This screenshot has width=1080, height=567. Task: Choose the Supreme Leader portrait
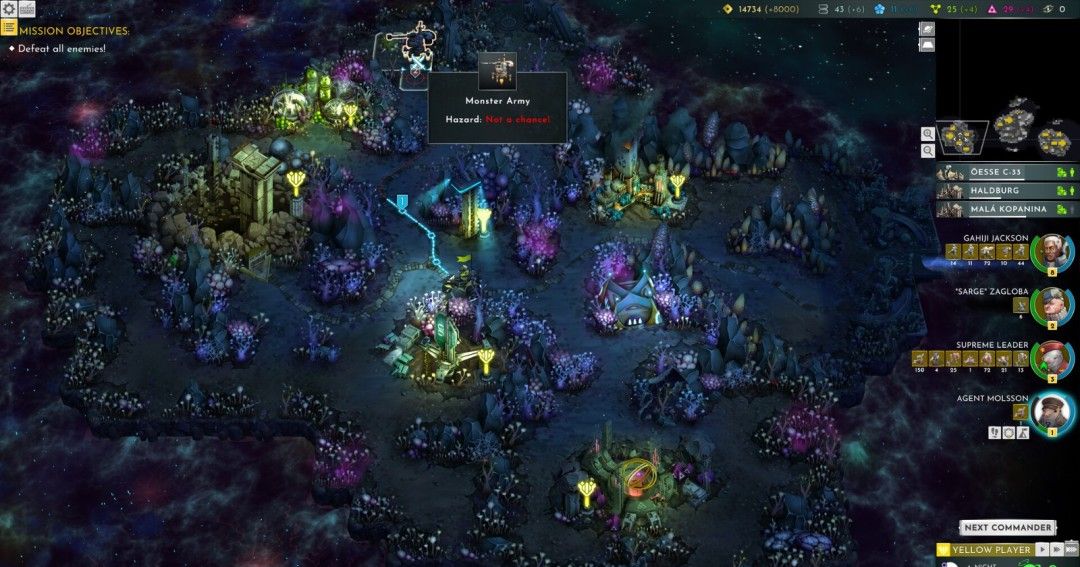1052,358
